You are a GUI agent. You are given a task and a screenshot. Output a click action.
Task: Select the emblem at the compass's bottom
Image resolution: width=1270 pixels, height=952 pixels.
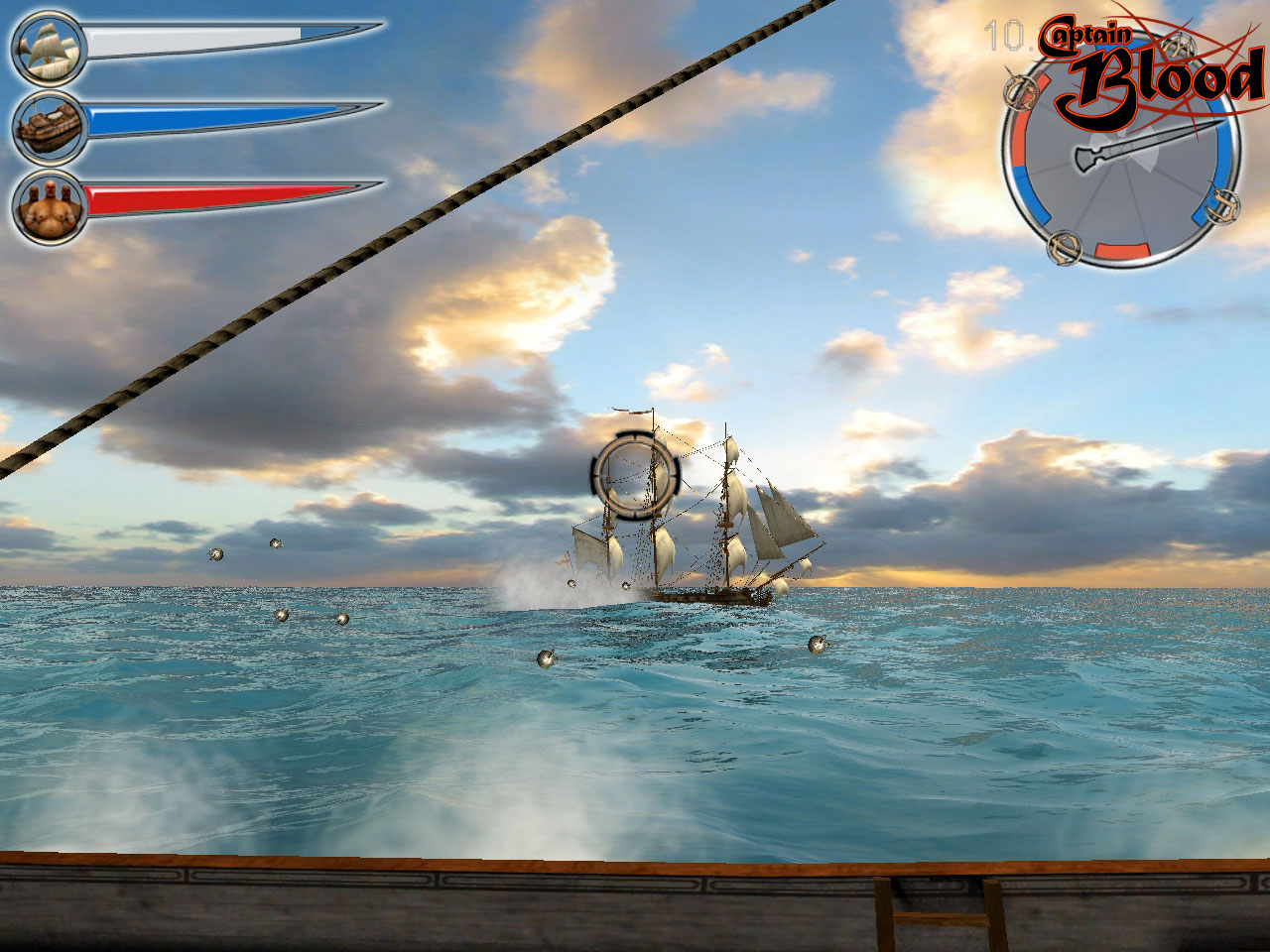point(1064,248)
